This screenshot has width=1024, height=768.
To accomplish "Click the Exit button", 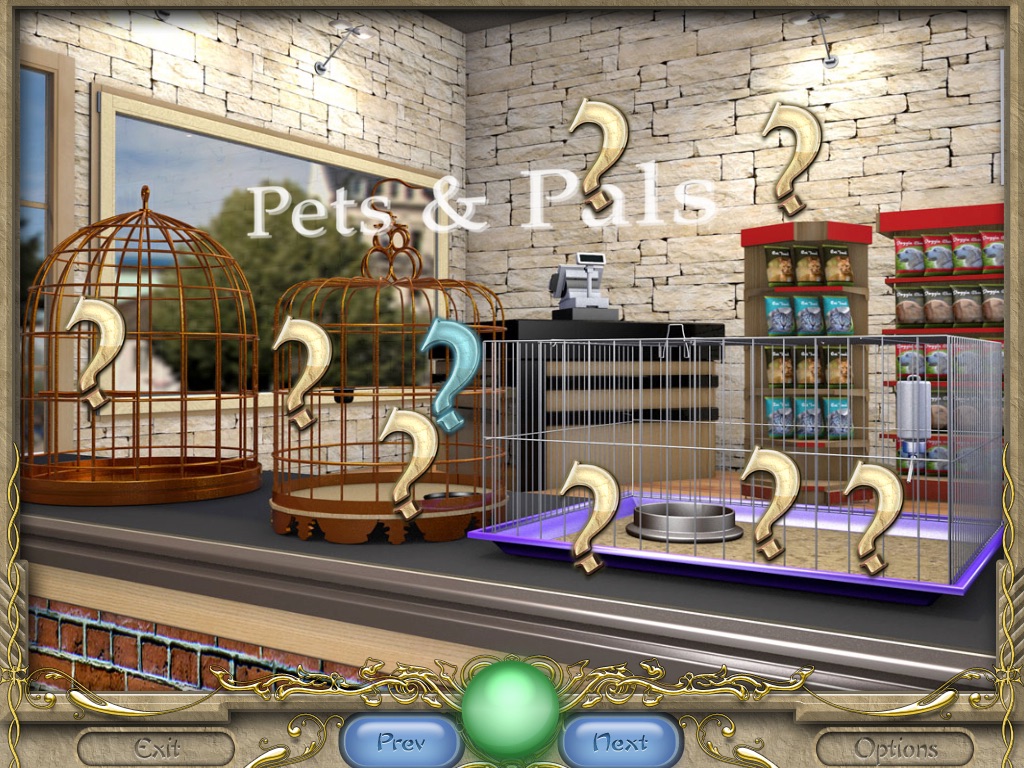I will pos(156,747).
